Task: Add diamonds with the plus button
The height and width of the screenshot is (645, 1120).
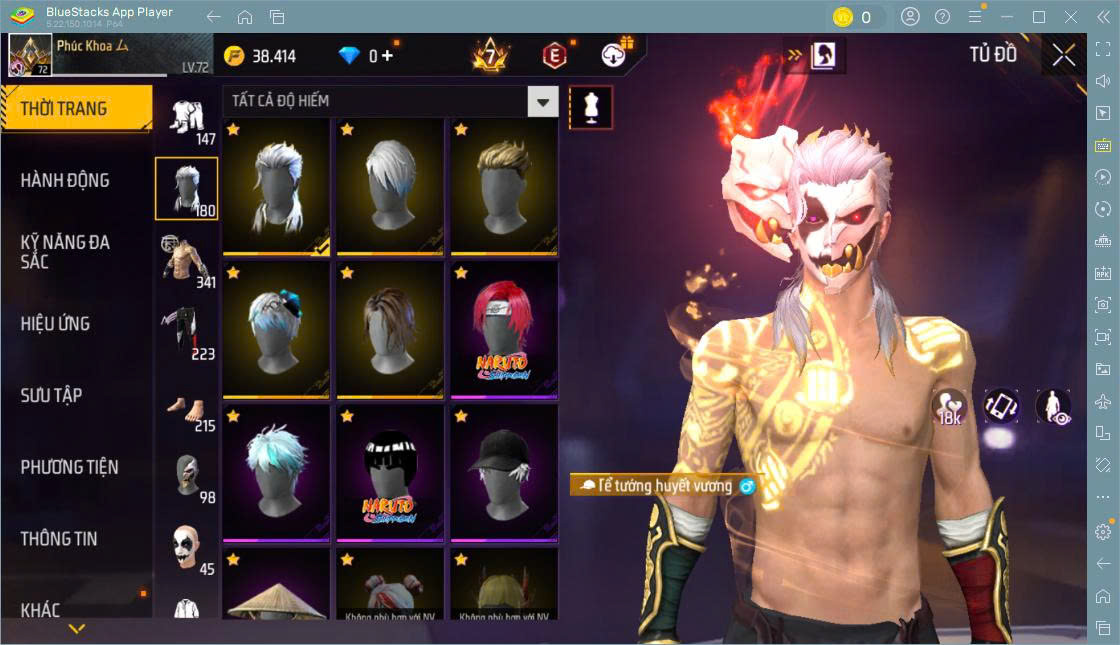Action: tap(387, 56)
